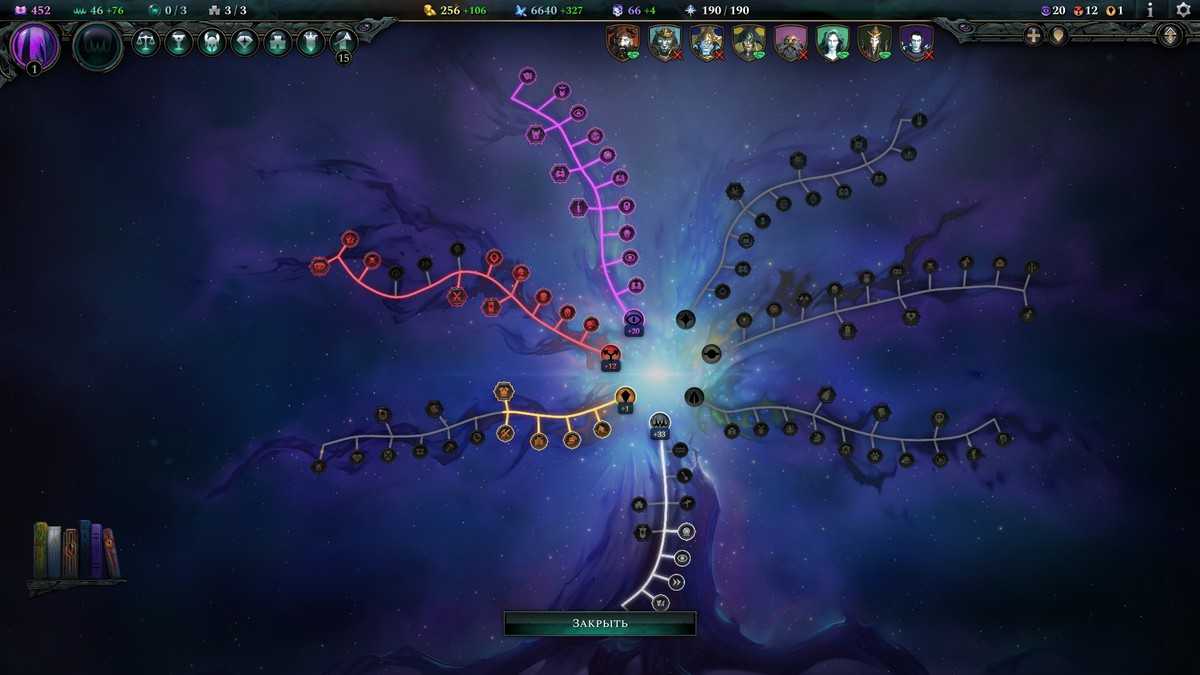Select the green-haired pale woman ruler portrait
Viewport: 1200px width, 675px height.
(832, 43)
